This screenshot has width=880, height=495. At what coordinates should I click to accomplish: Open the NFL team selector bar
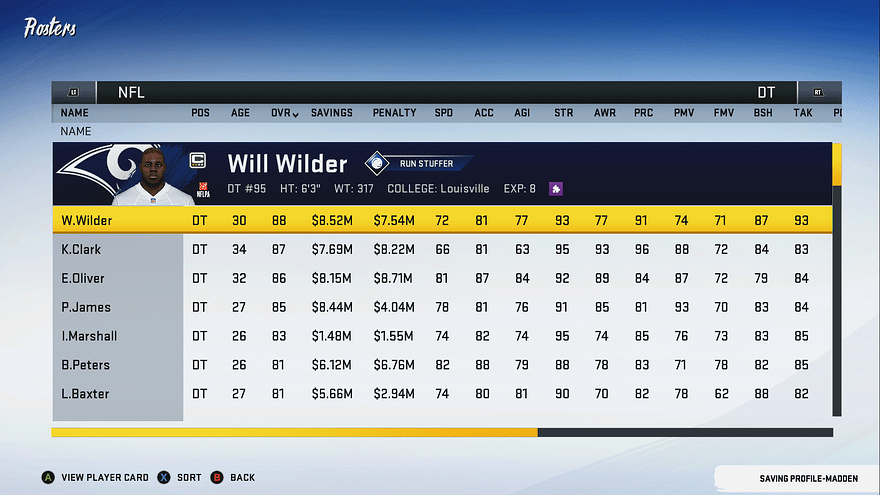[131, 92]
